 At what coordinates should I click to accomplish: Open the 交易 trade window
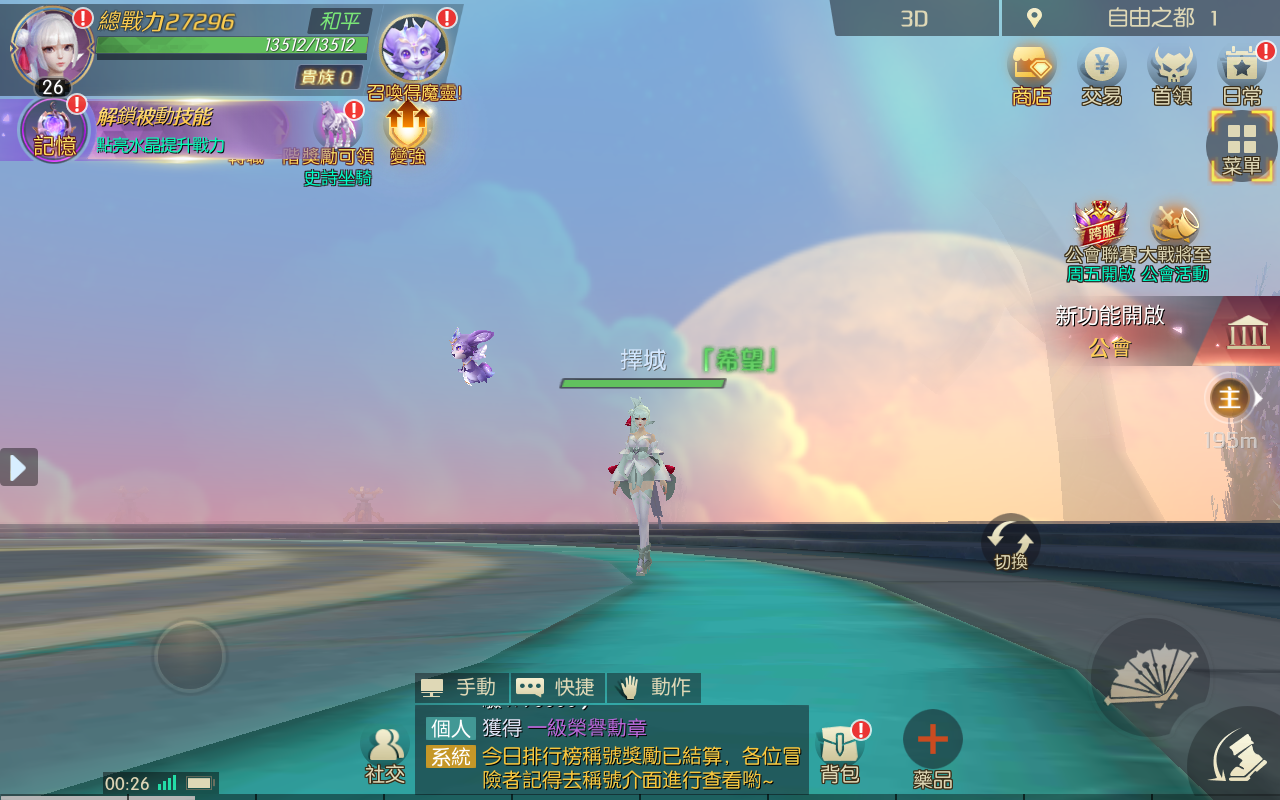click(x=1101, y=67)
